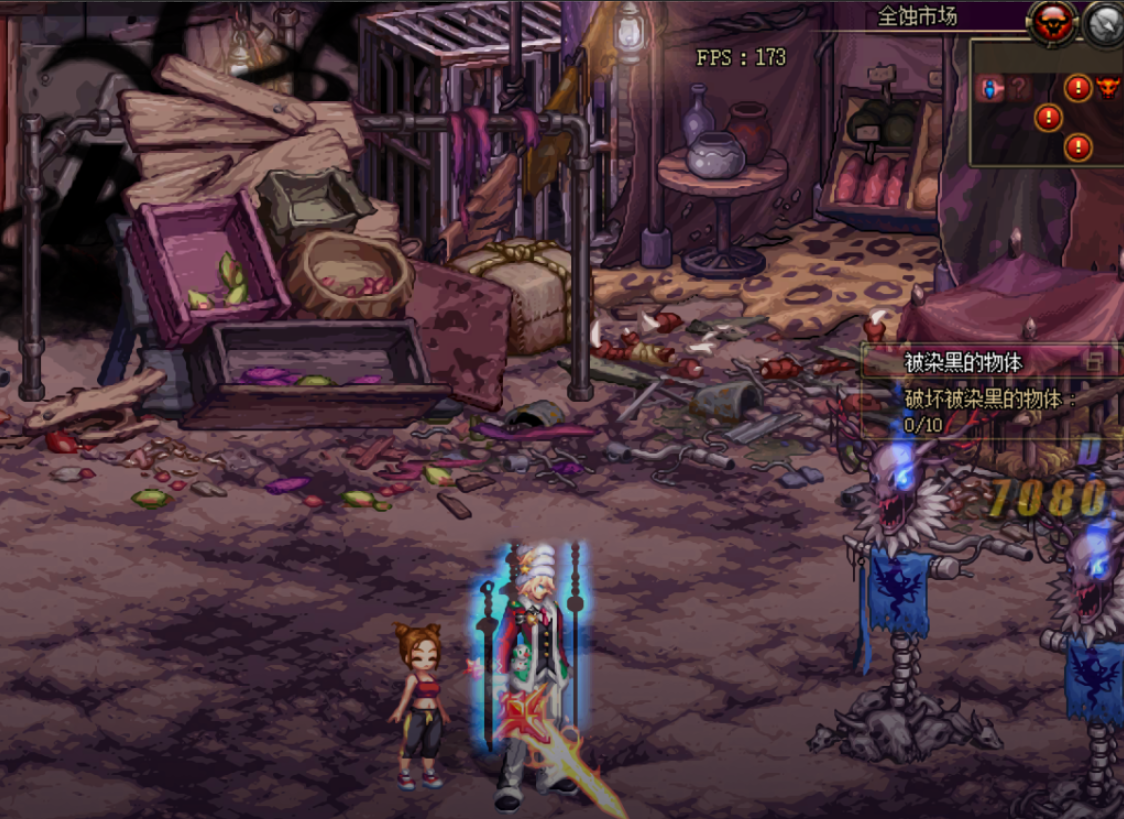
Task: Click the exclamation marker beside the boss icon
Action: (1077, 88)
